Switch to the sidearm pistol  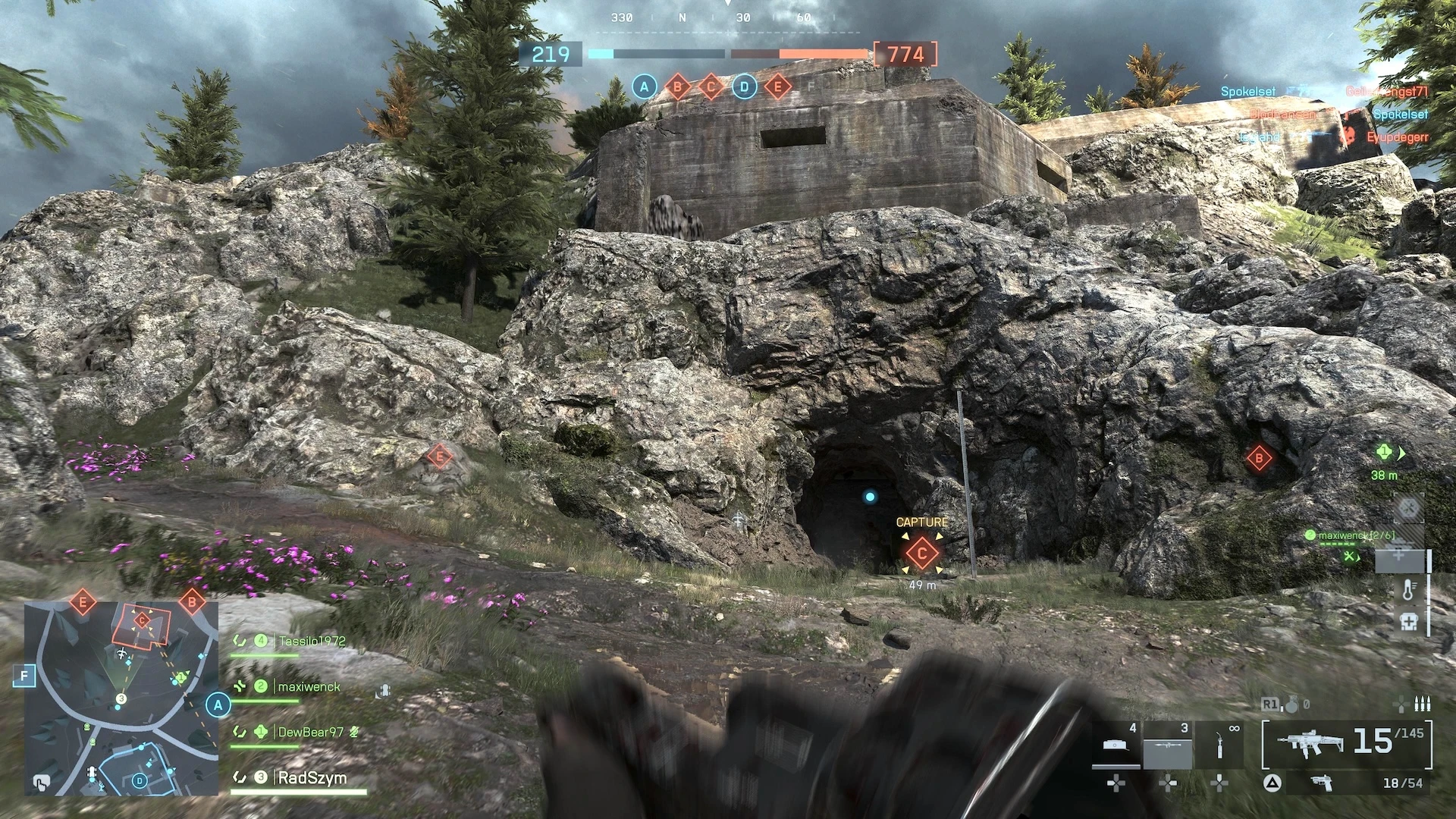(1322, 783)
